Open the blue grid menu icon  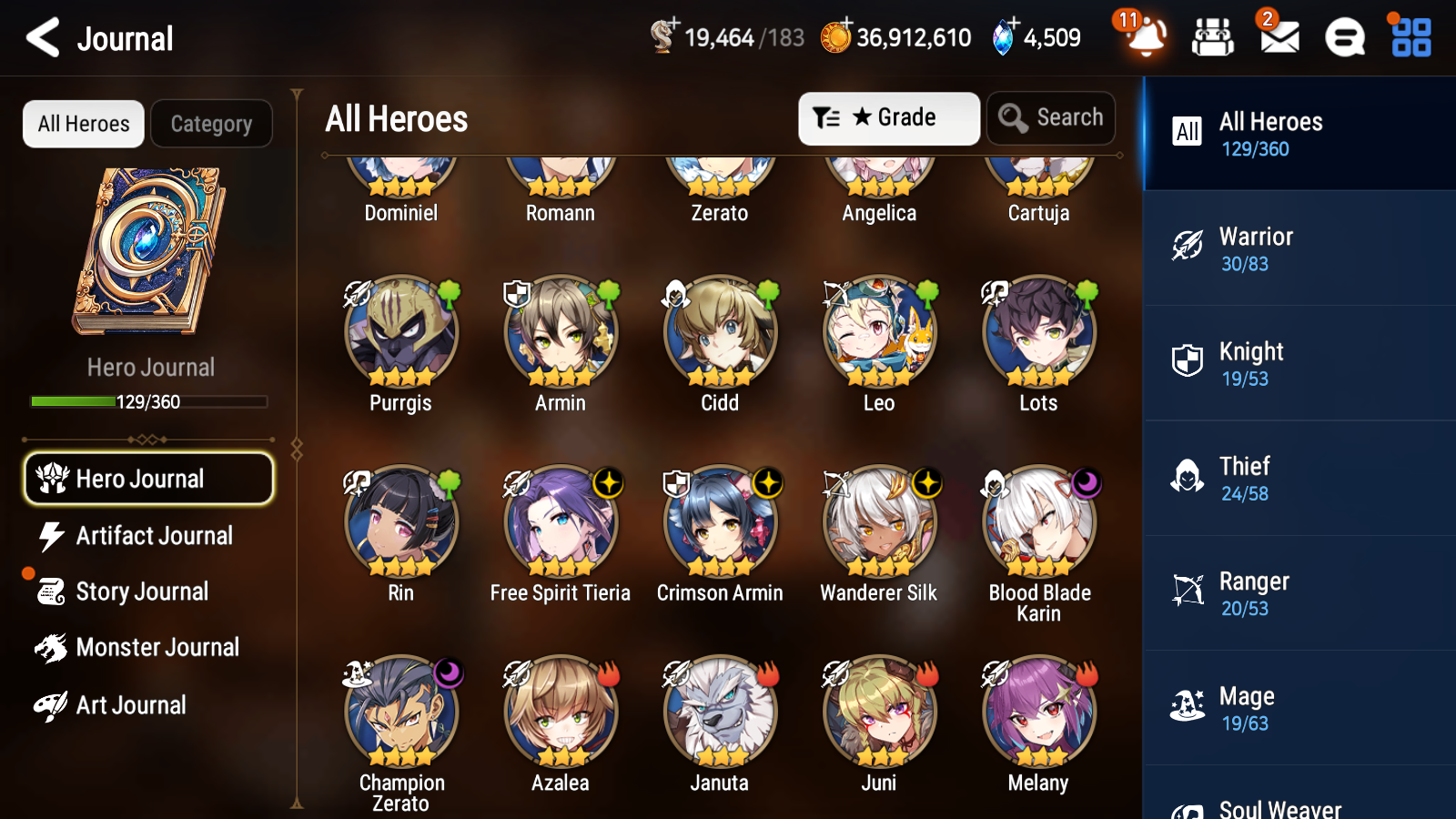tap(1409, 37)
